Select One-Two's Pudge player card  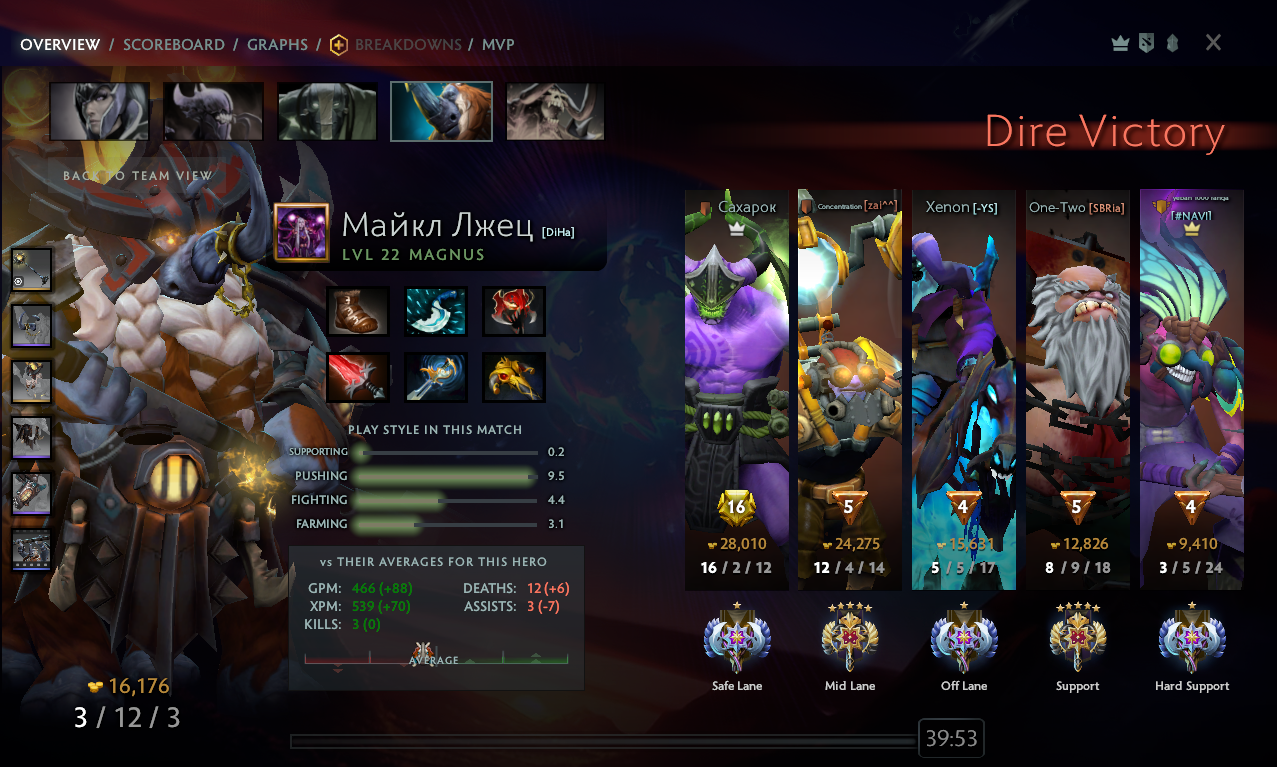(1077, 389)
